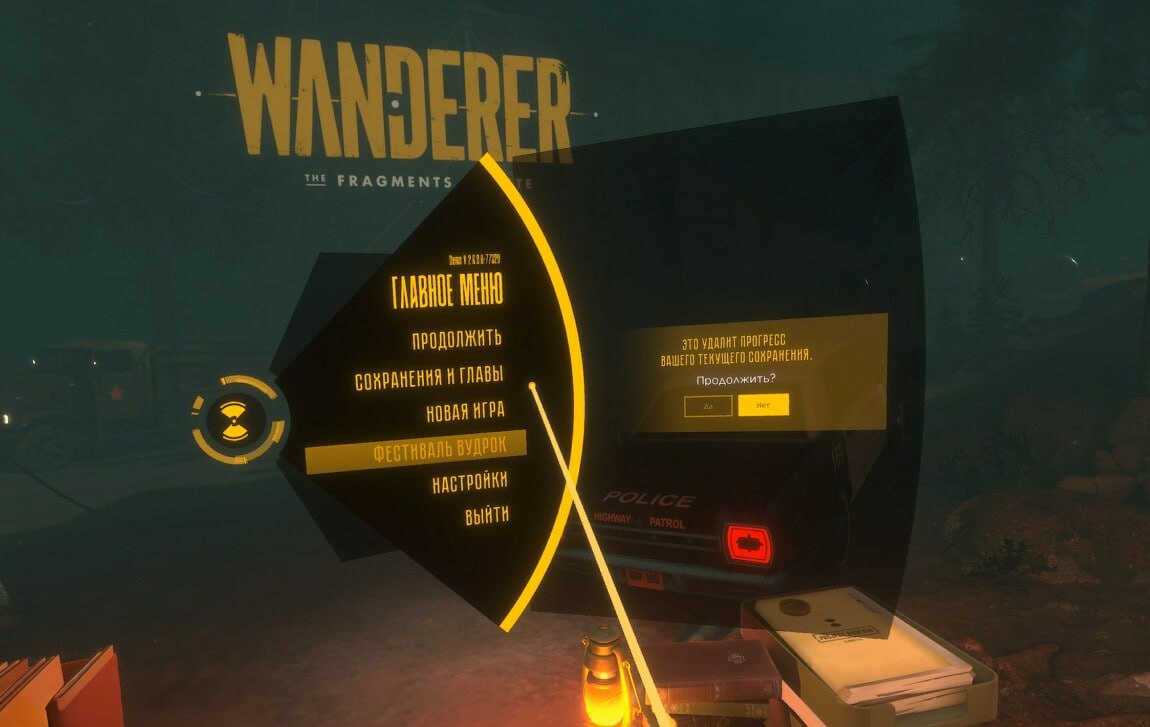Choose НОВАЯ ИГРА to start over
The image size is (1150, 727).
[x=466, y=411]
